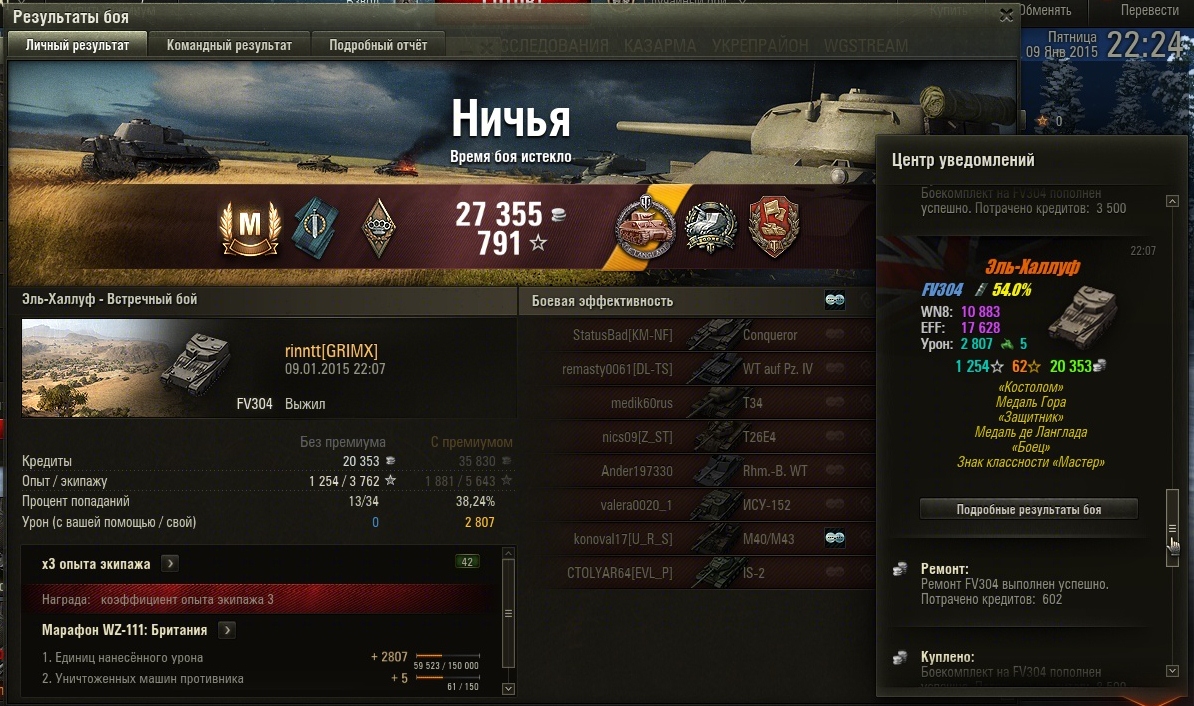Switch to the Командный результат tab
The image size is (1194, 706).
coord(229,45)
